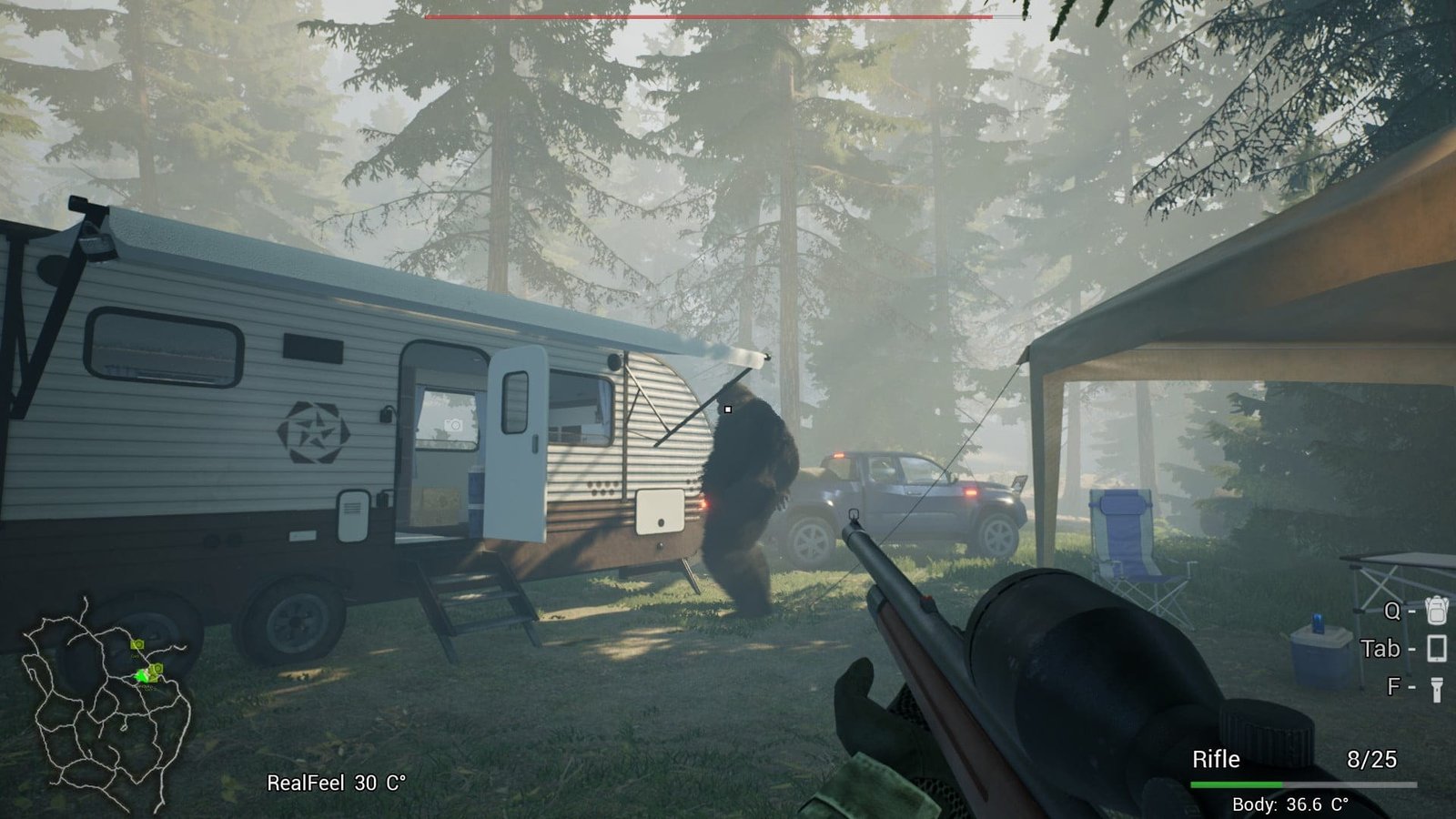Open the trail minimap

(x=106, y=703)
